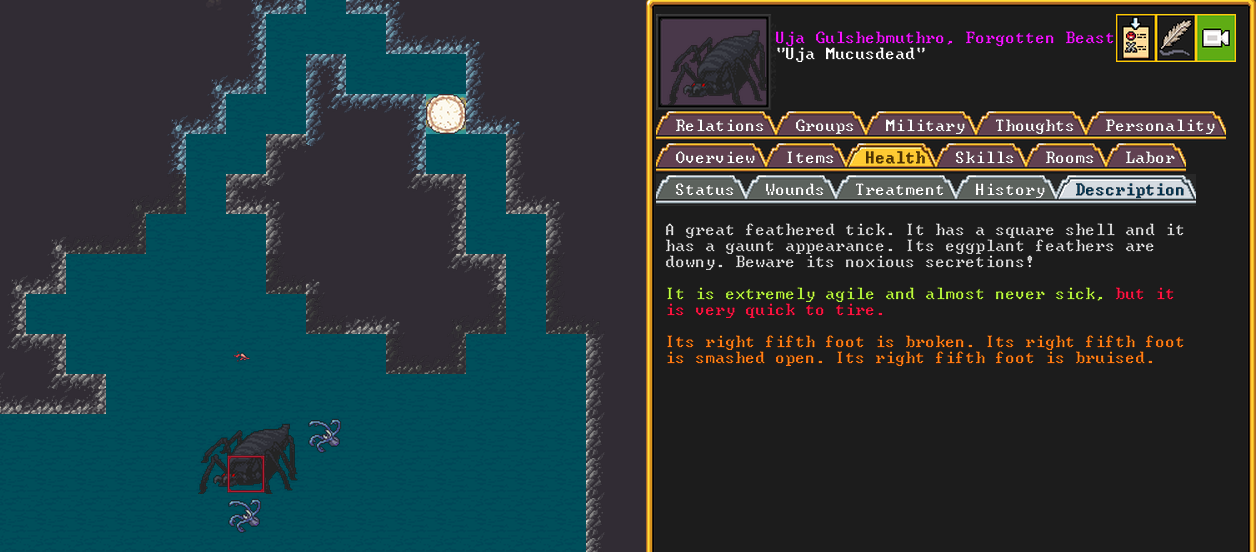
Task: Go to the Overview tab
Action: pyautogui.click(x=714, y=157)
